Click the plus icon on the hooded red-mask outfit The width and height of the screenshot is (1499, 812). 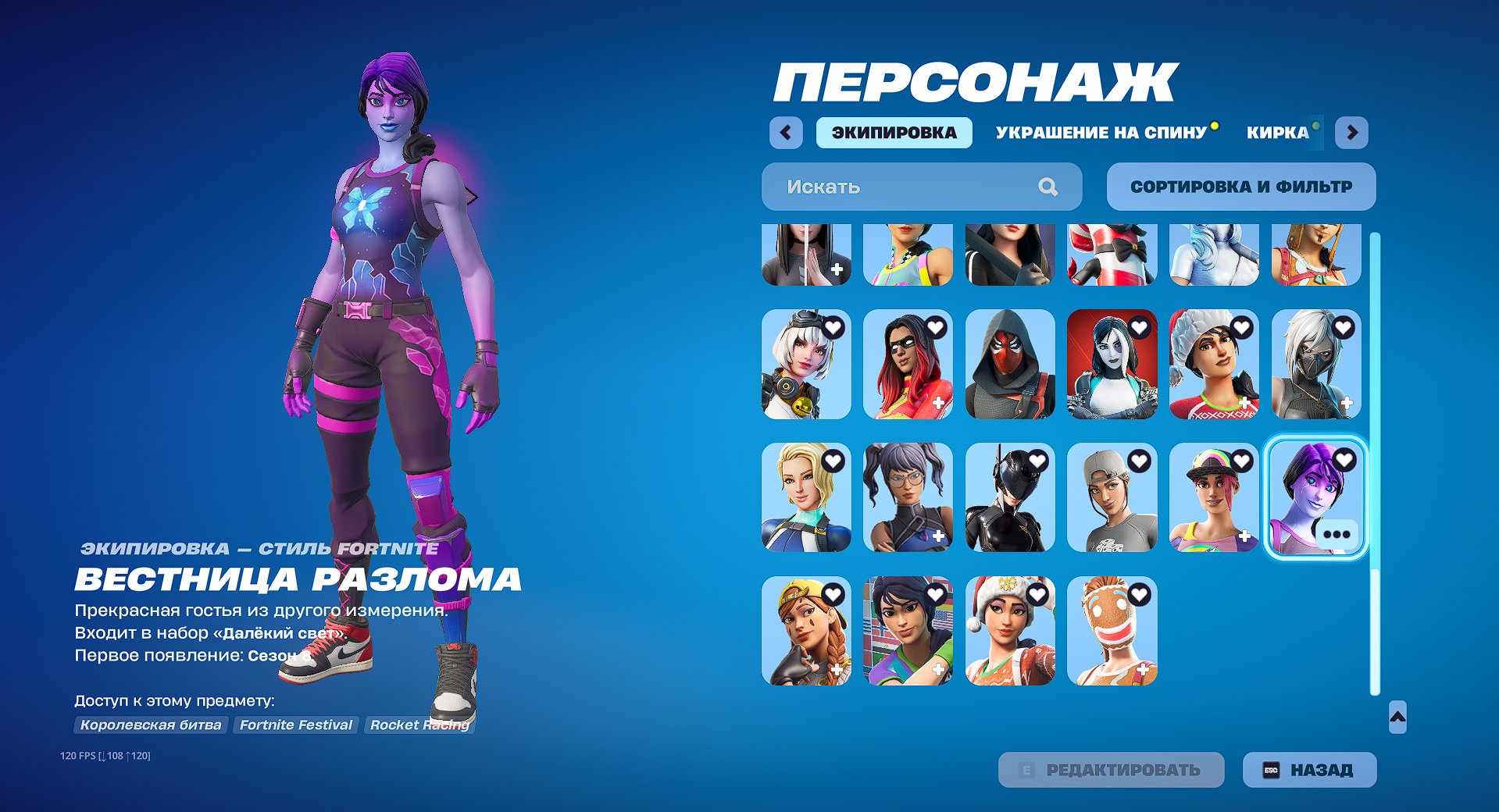point(1041,404)
